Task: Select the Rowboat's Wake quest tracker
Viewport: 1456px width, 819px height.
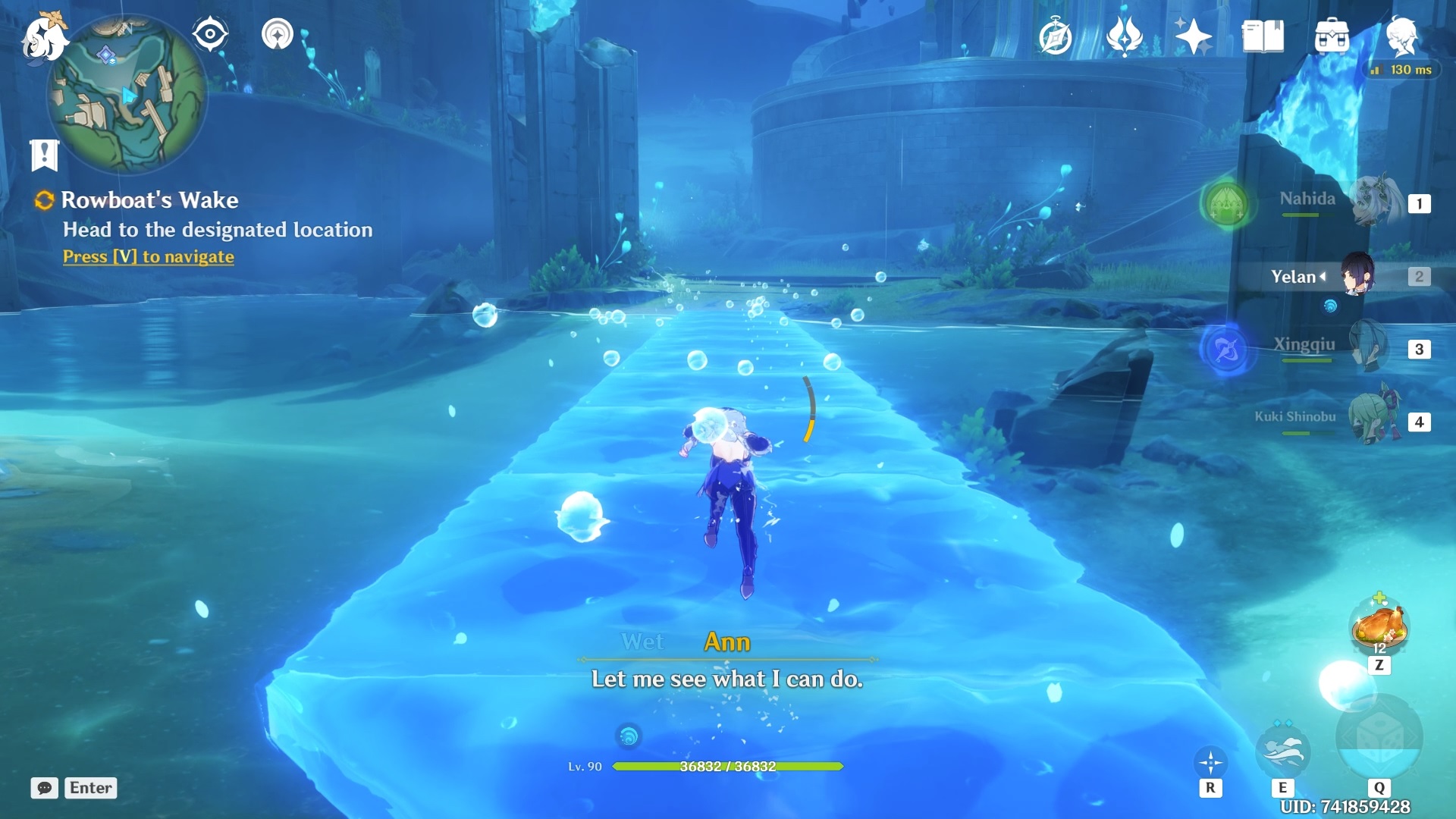Action: tap(149, 200)
